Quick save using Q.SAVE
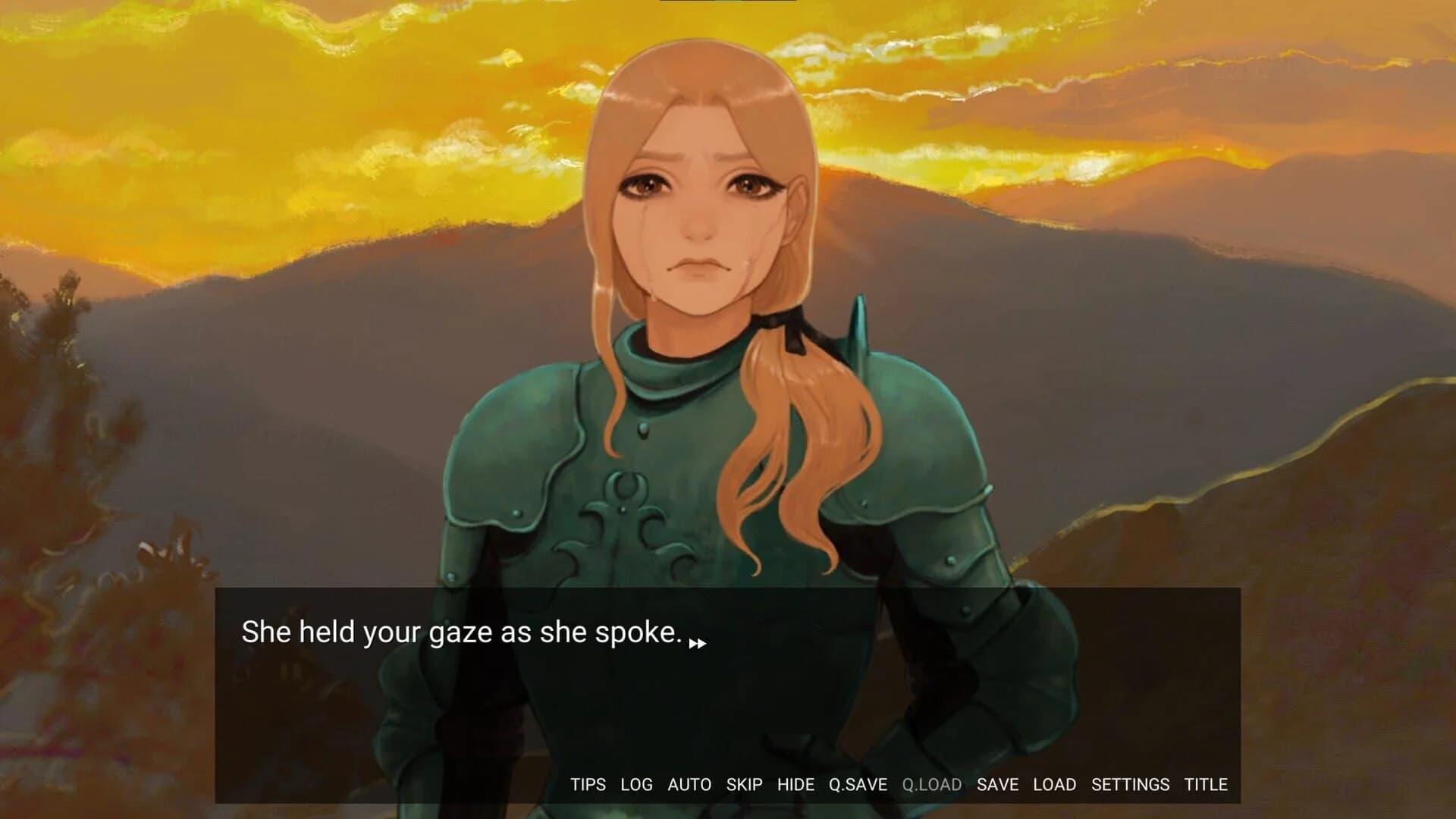This screenshot has width=1456, height=819. point(857,786)
